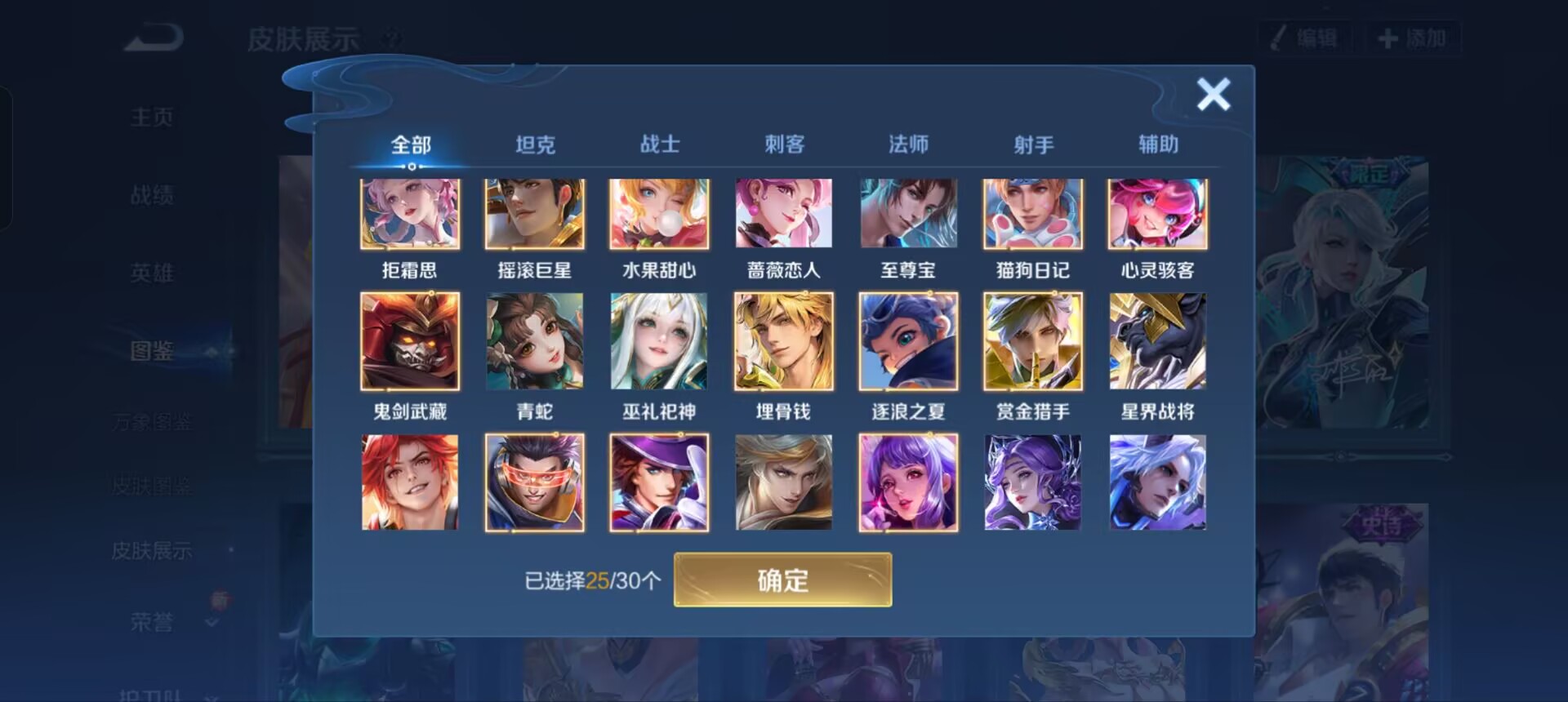Navigate to 主页 in the sidebar
Screen dimensions: 1568x702
pos(152,117)
